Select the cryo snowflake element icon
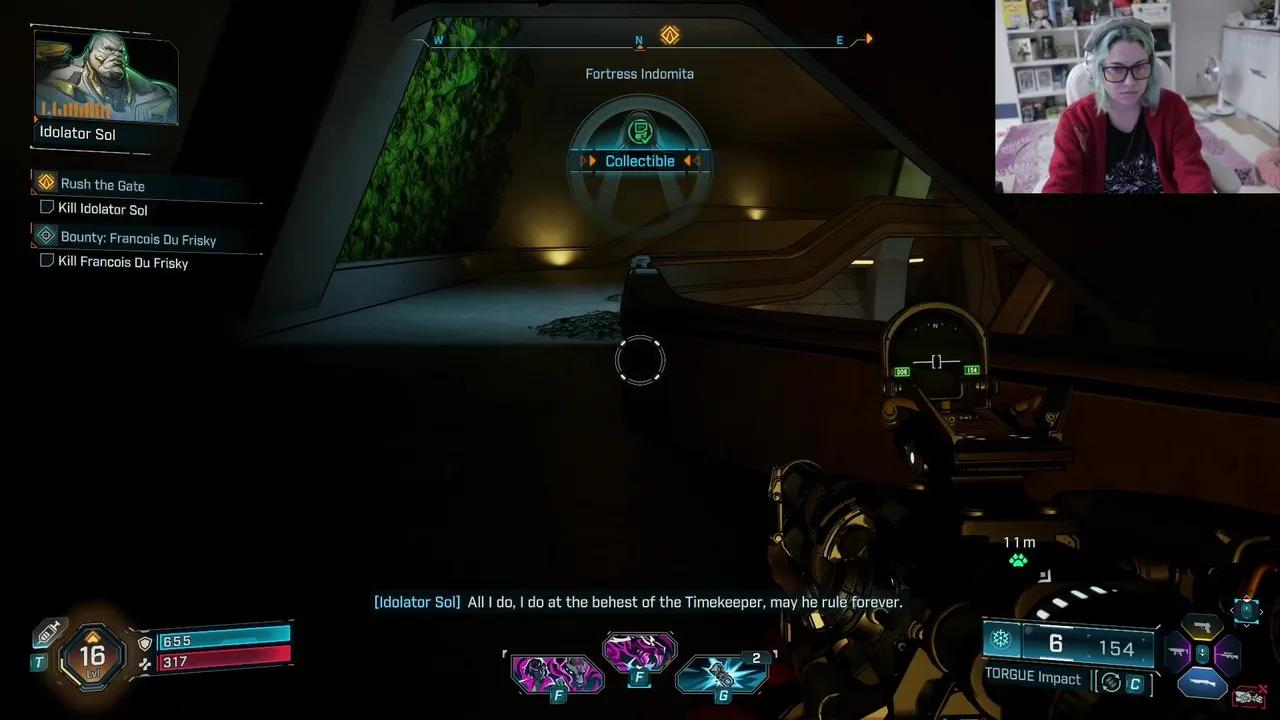 pyautogui.click(x=1001, y=640)
